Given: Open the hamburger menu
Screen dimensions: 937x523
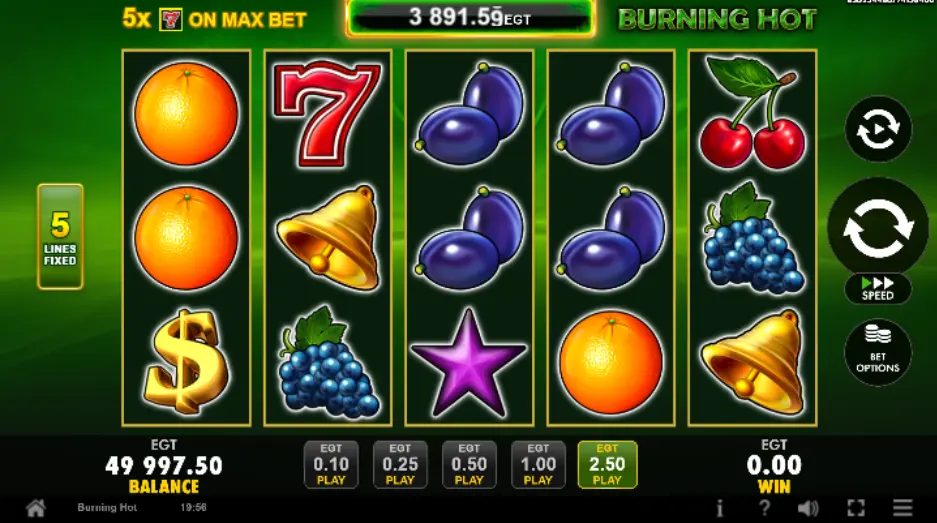Looking at the screenshot, I should 903,508.
